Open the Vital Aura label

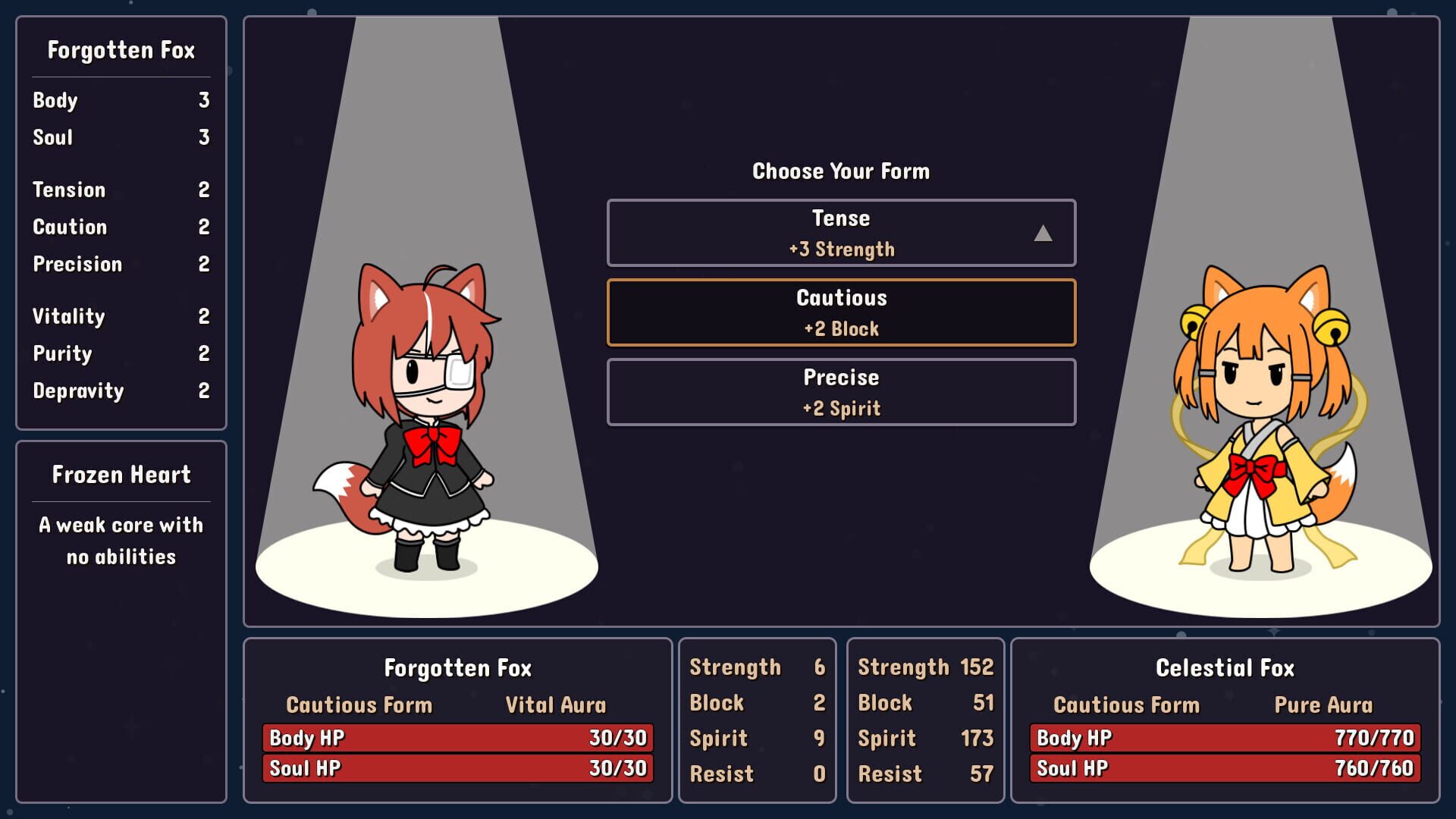(x=555, y=704)
